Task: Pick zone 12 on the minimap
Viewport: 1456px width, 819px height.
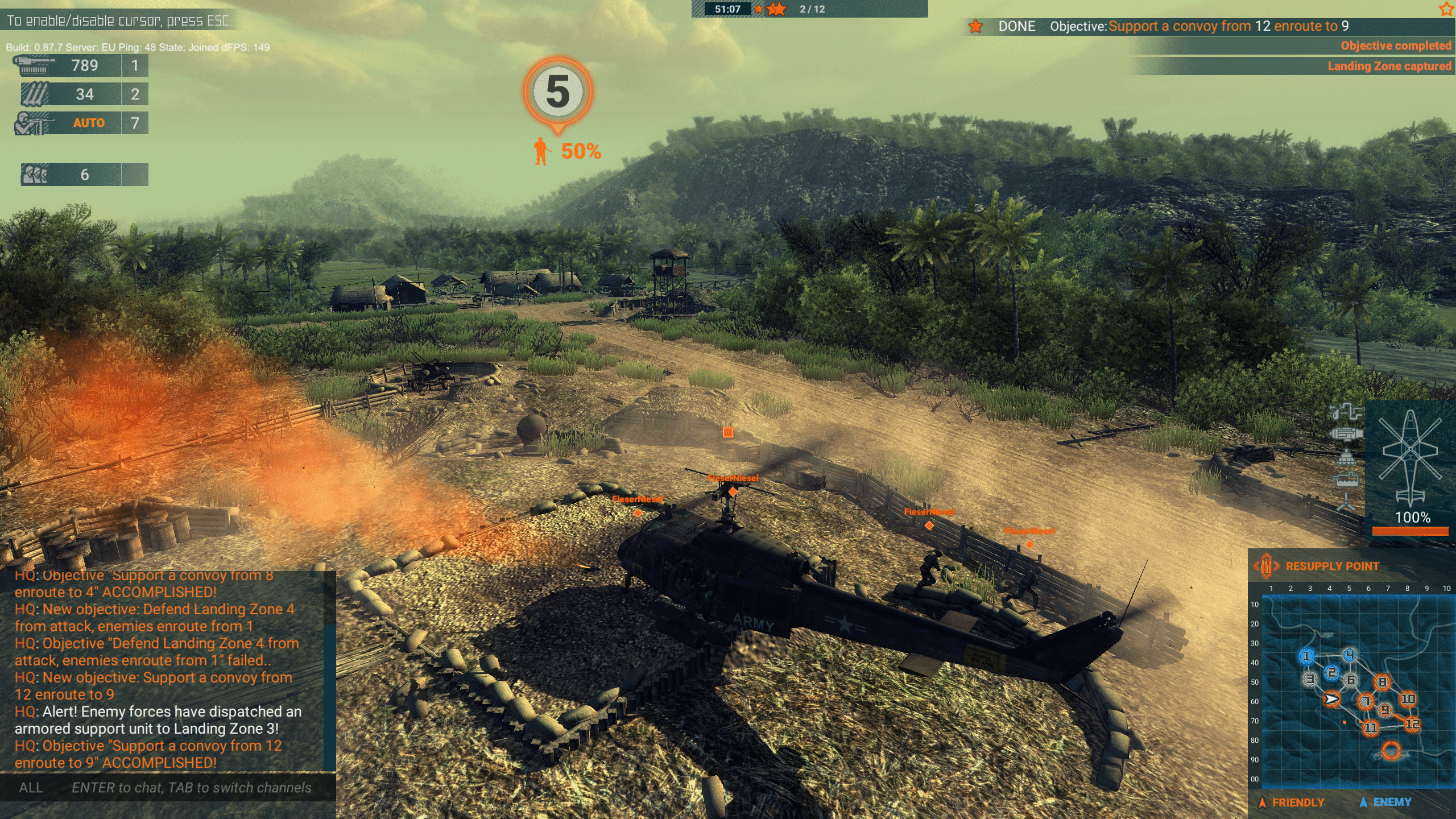Action: [1412, 724]
